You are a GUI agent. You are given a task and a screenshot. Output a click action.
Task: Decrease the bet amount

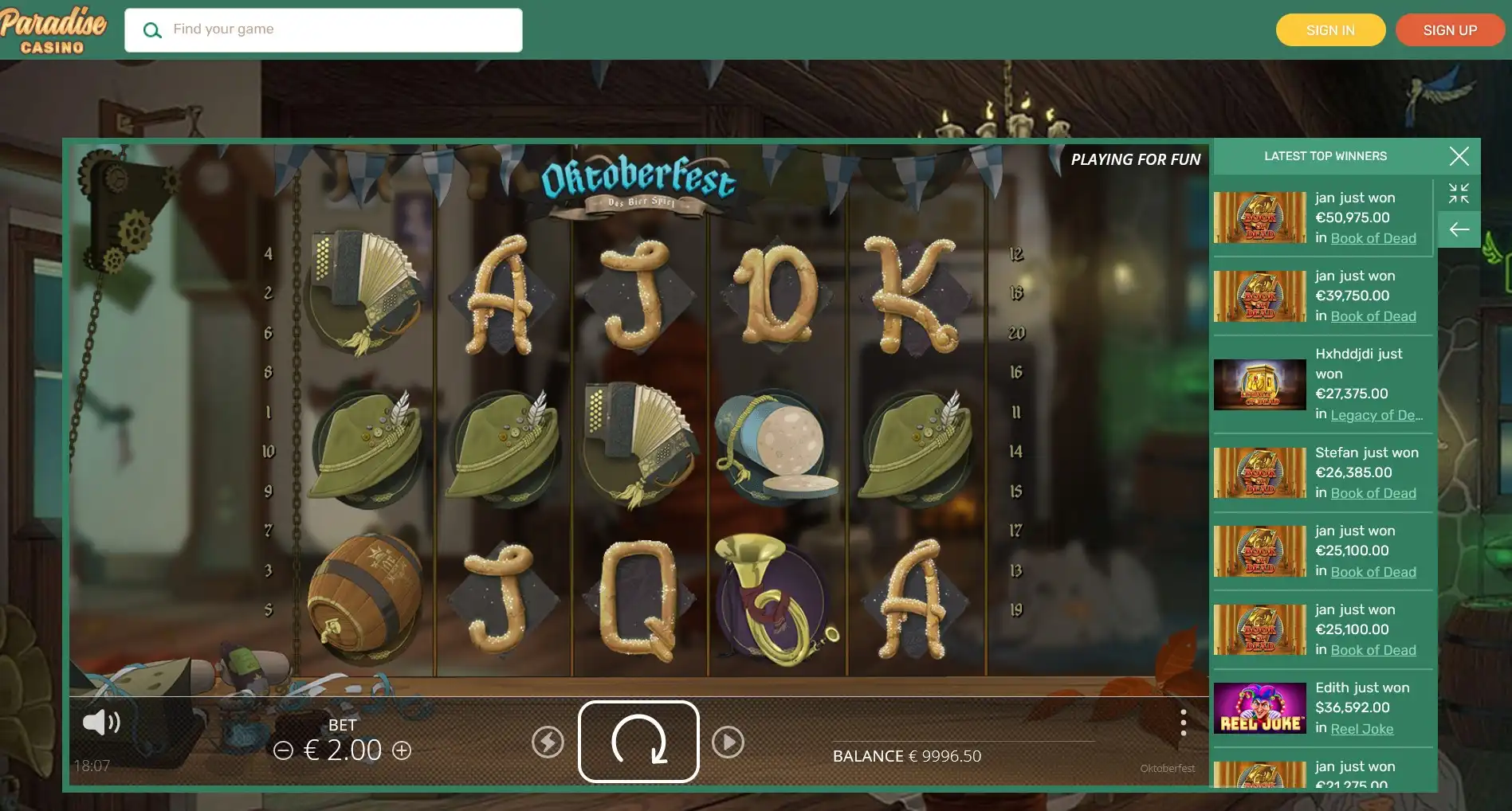point(283,750)
